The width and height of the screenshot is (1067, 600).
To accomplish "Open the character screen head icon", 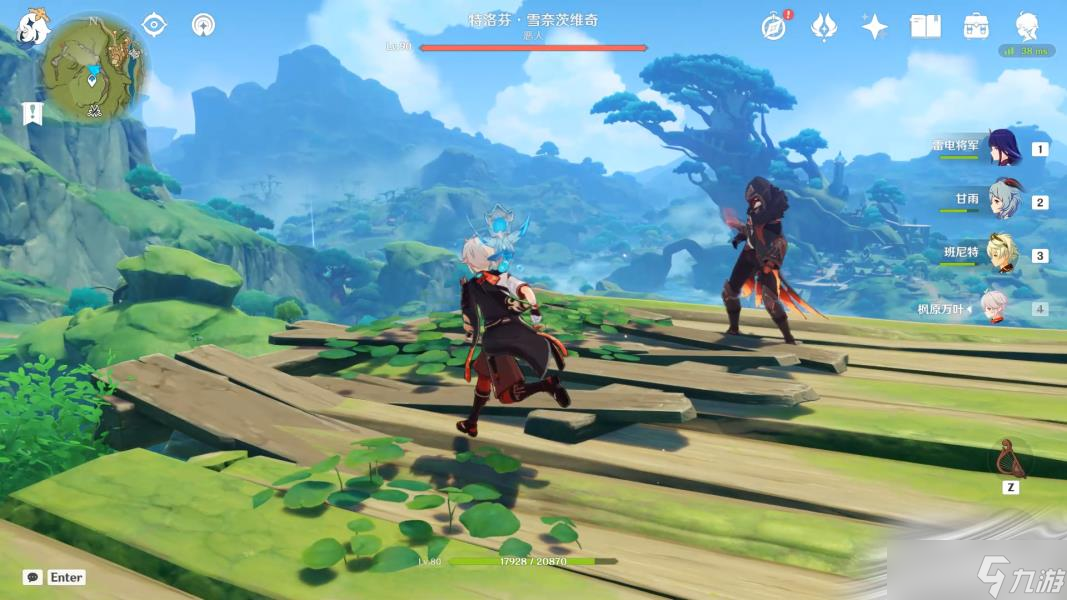I will [1027, 25].
